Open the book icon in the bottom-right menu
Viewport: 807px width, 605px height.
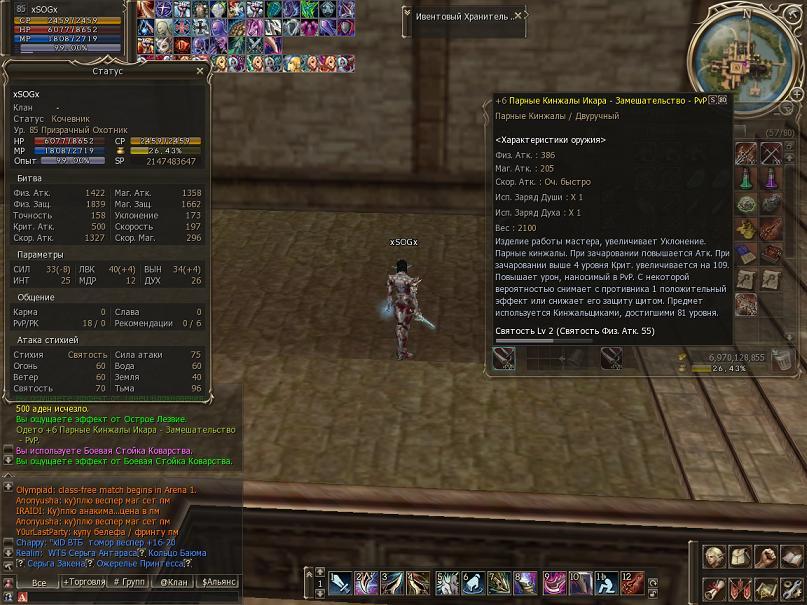pos(790,556)
